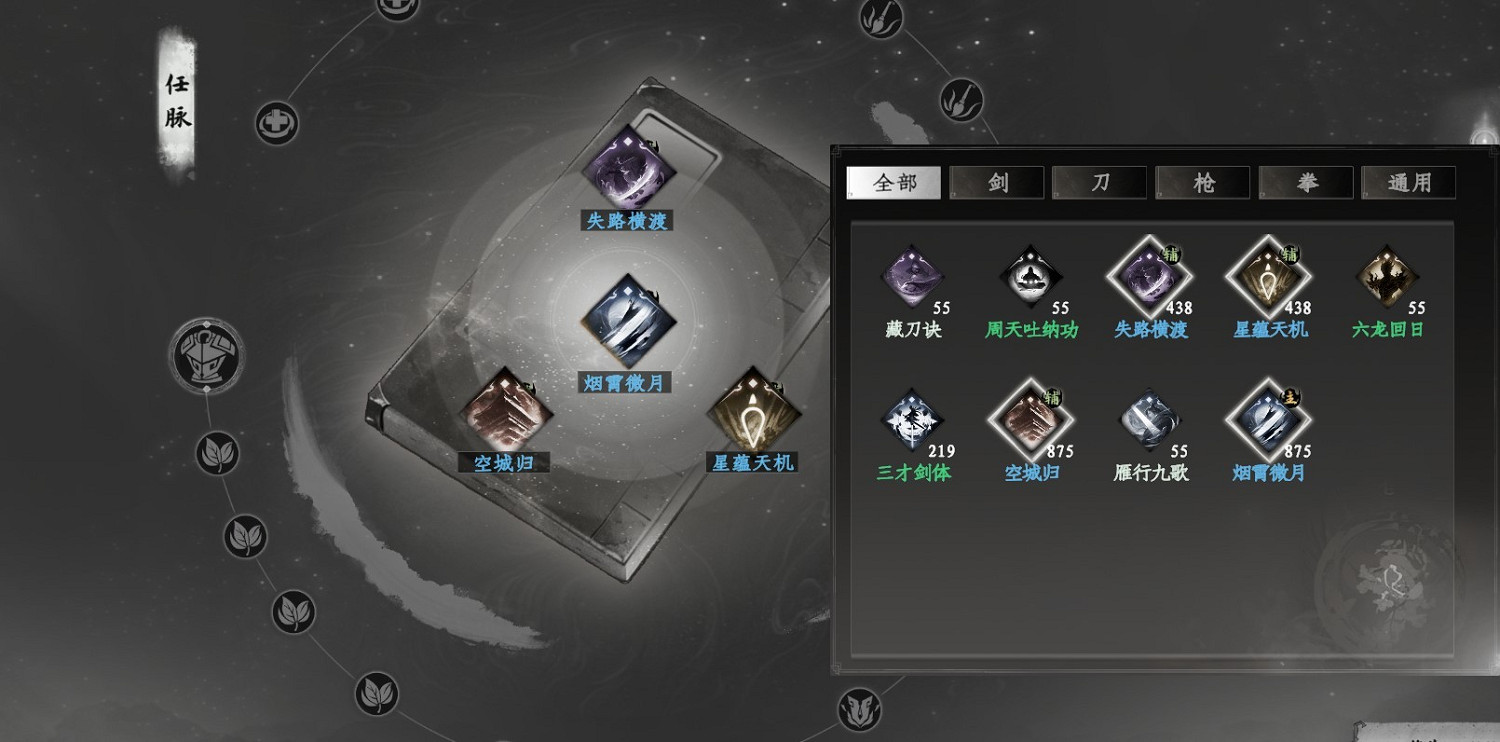Click the equipped 失路横渡 slot on the book
This screenshot has width=1500, height=742.
point(628,171)
